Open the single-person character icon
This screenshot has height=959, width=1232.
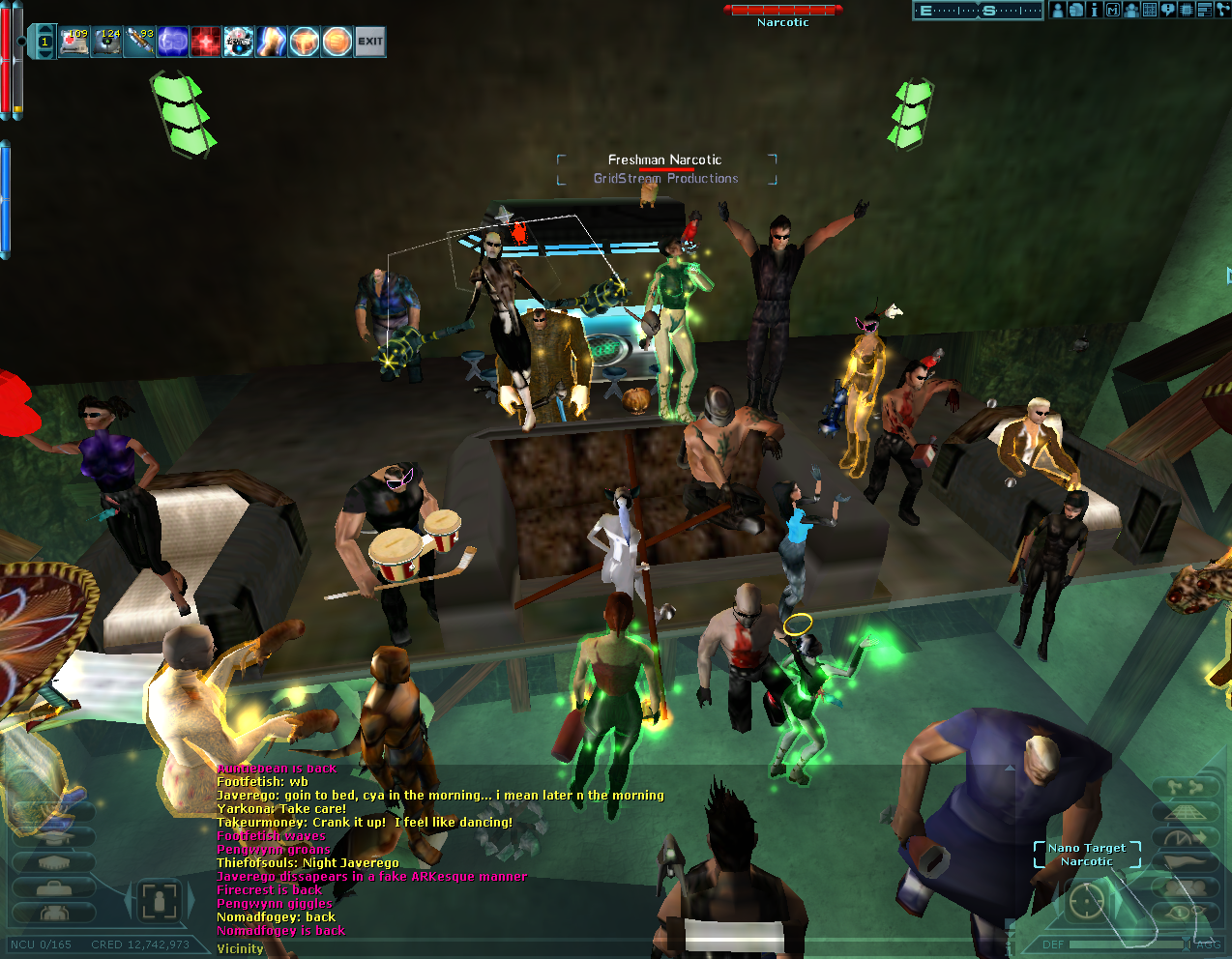pos(1057,10)
